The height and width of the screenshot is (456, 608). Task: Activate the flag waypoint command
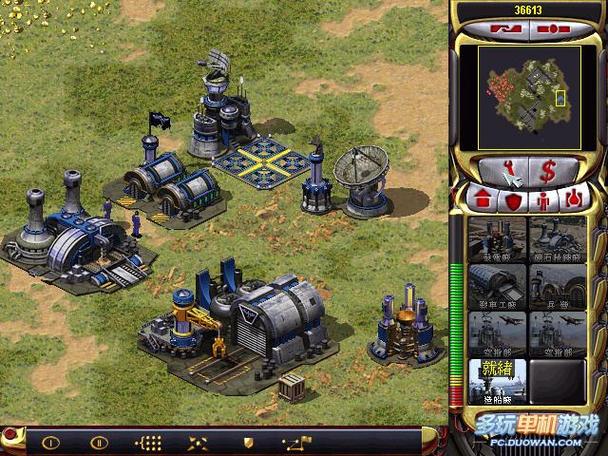point(293,441)
